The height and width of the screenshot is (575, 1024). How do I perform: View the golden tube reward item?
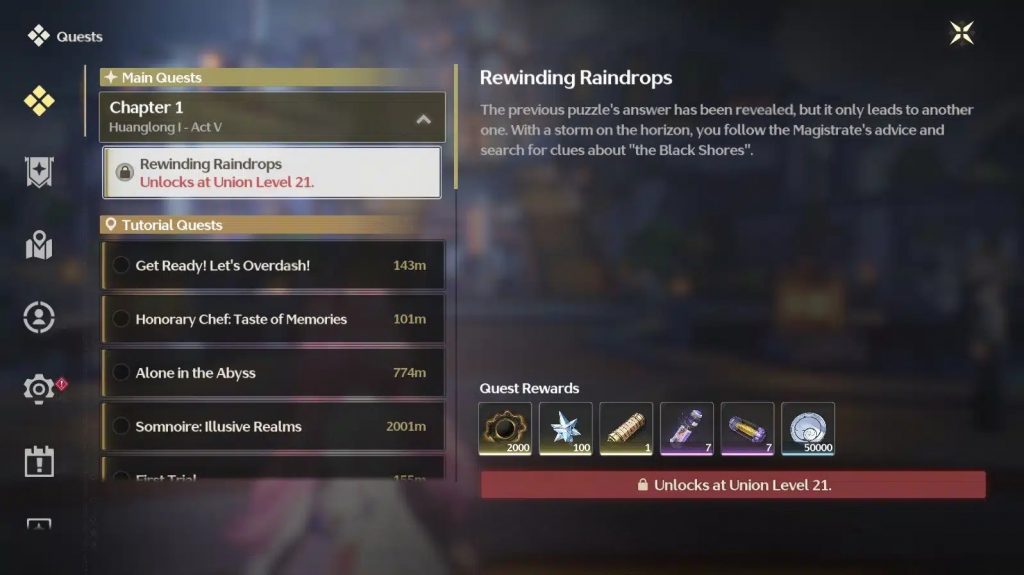coord(626,429)
